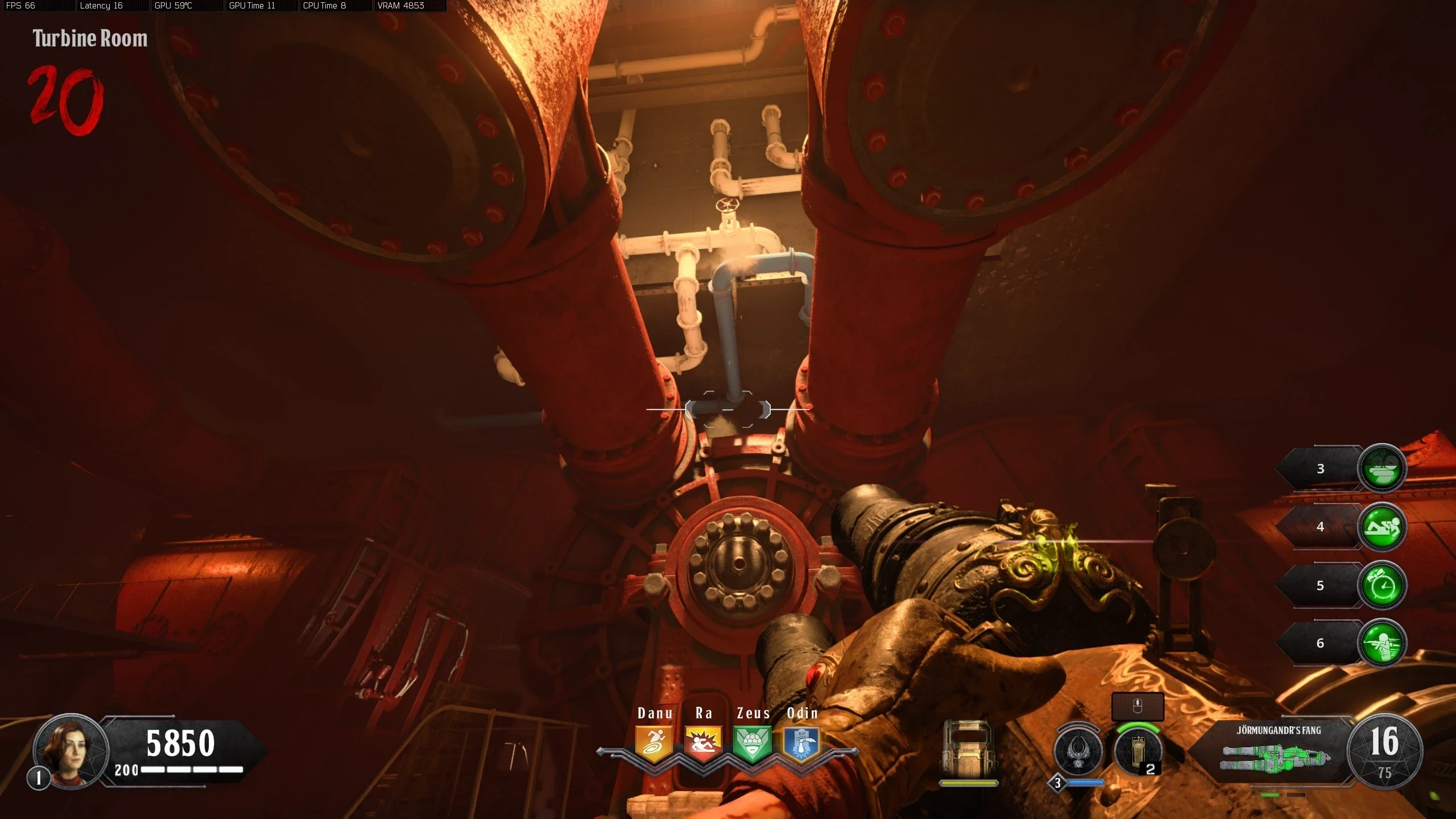Choose the Zeus turtle shell perk
1456x819 pixels.
752,743
